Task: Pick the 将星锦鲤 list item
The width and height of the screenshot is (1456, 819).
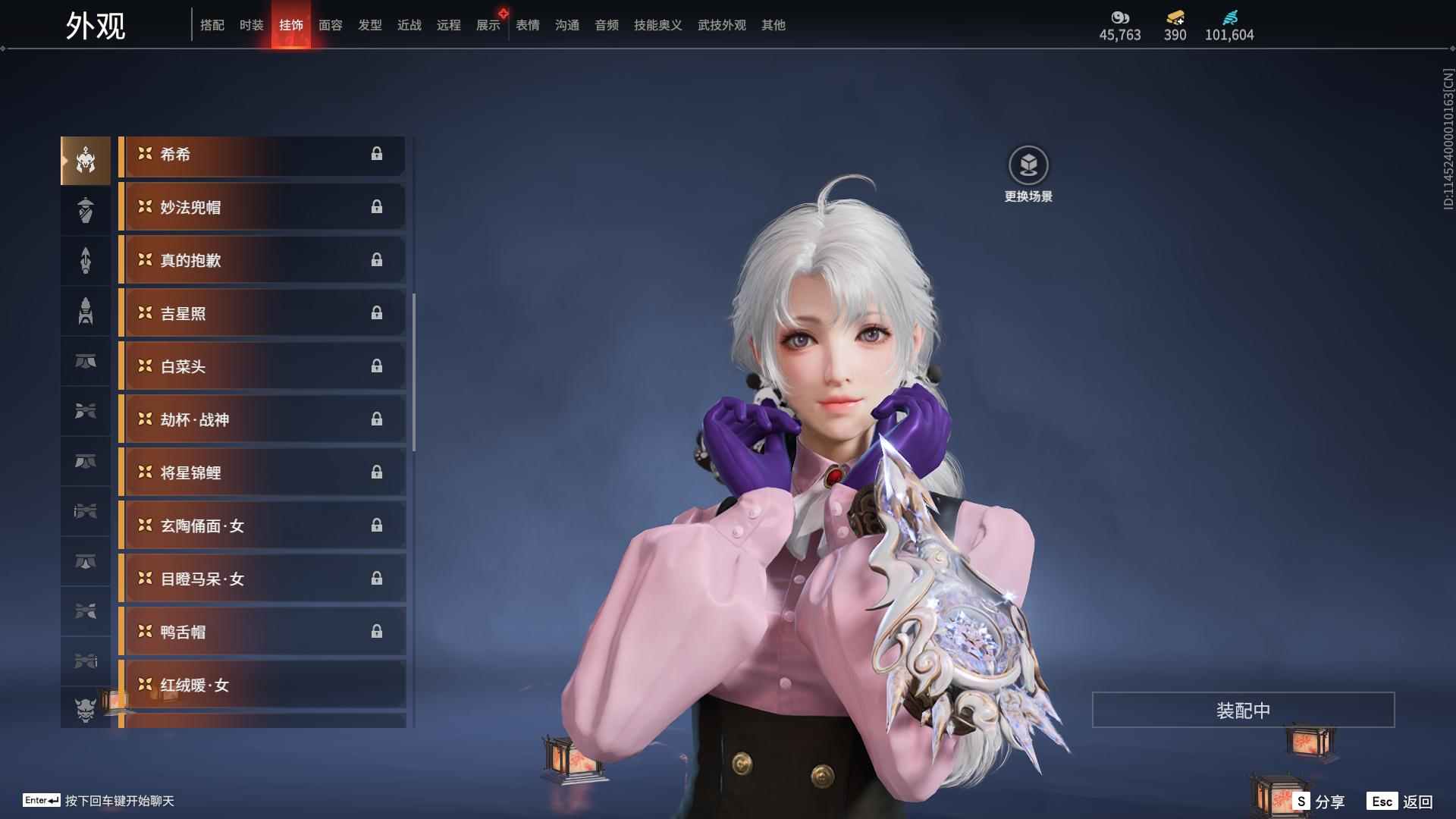Action: click(x=262, y=473)
